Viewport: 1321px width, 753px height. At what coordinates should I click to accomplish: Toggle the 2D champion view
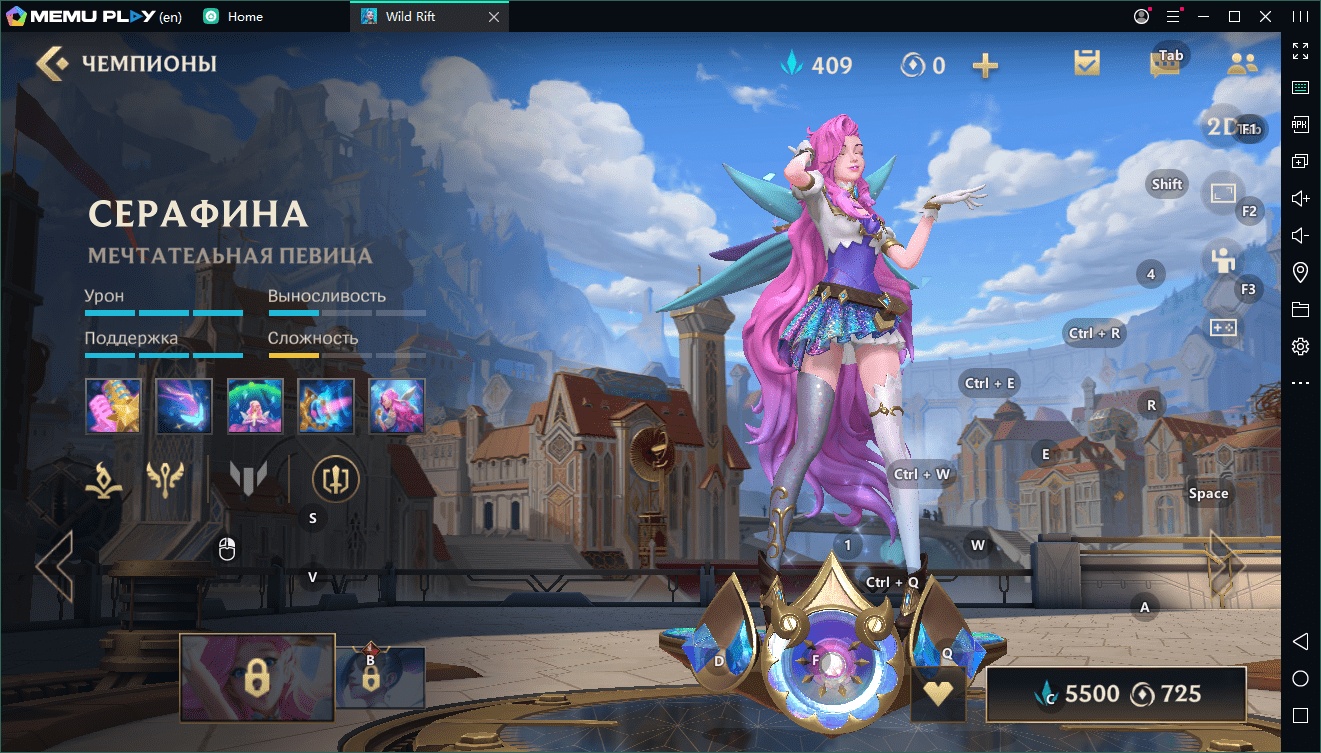(1224, 126)
